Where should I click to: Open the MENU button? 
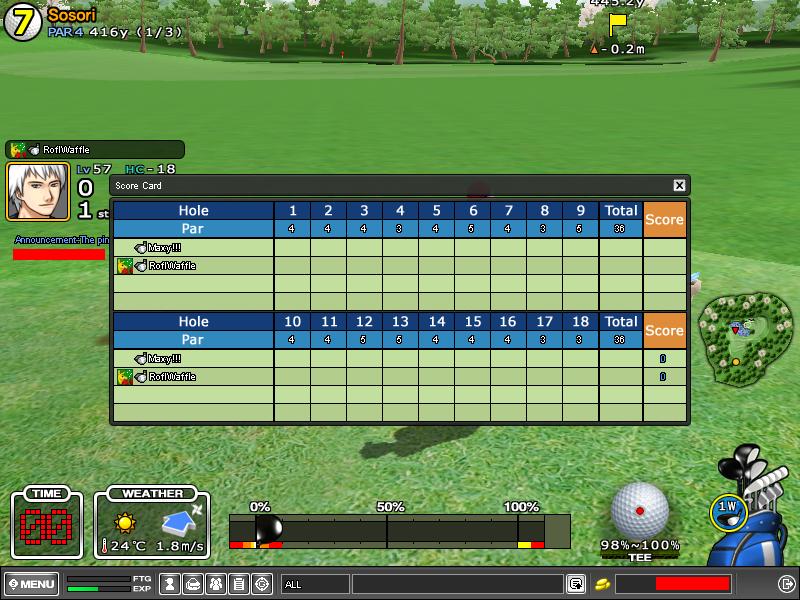(31, 583)
